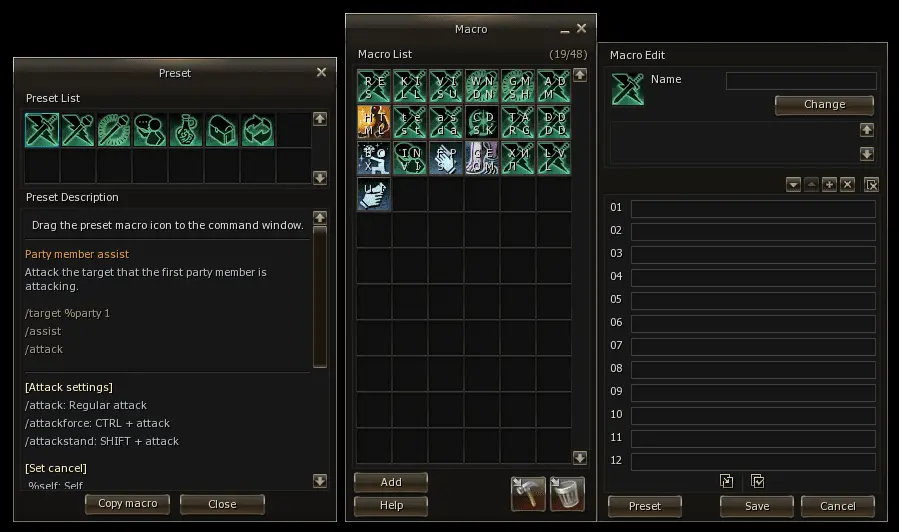Open macro Help

coord(391,505)
